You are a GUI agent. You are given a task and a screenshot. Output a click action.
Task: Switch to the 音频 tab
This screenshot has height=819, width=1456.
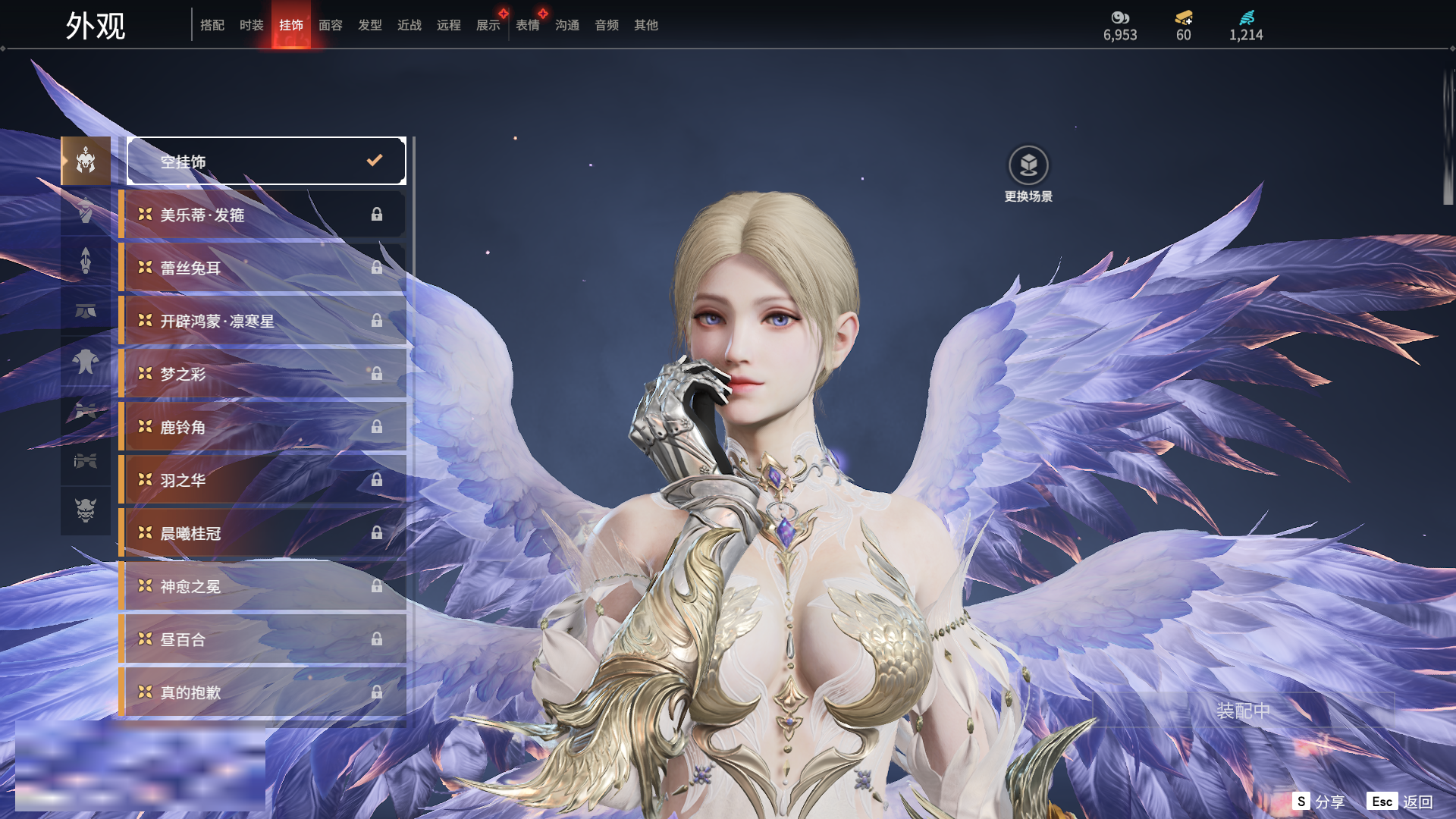(606, 25)
